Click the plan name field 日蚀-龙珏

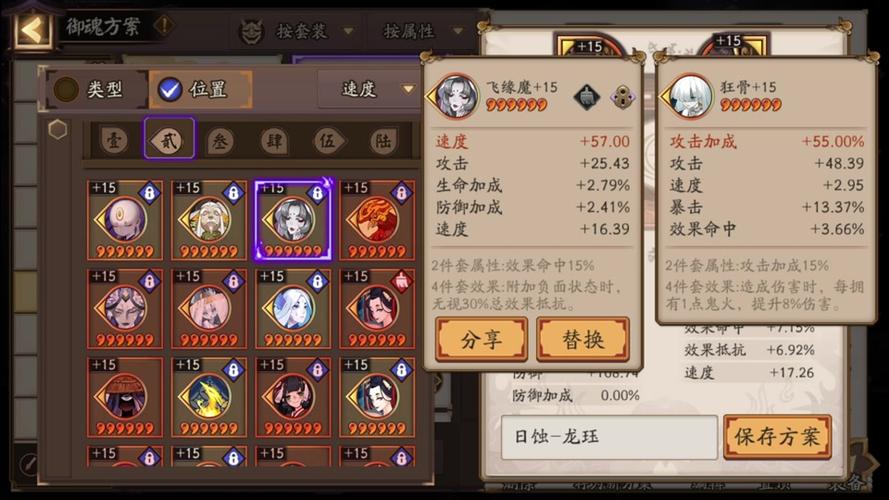pyautogui.click(x=608, y=437)
